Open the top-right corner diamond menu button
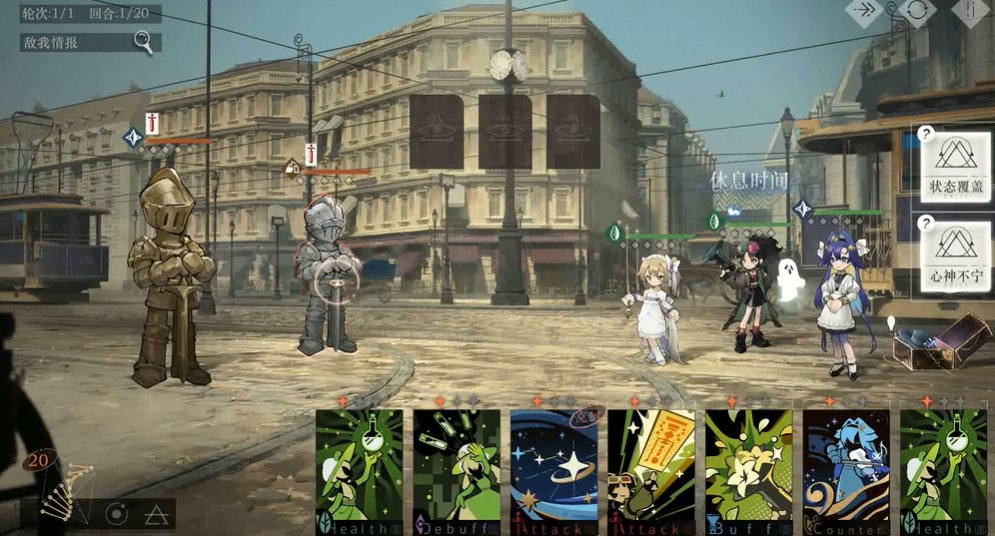 [970, 11]
